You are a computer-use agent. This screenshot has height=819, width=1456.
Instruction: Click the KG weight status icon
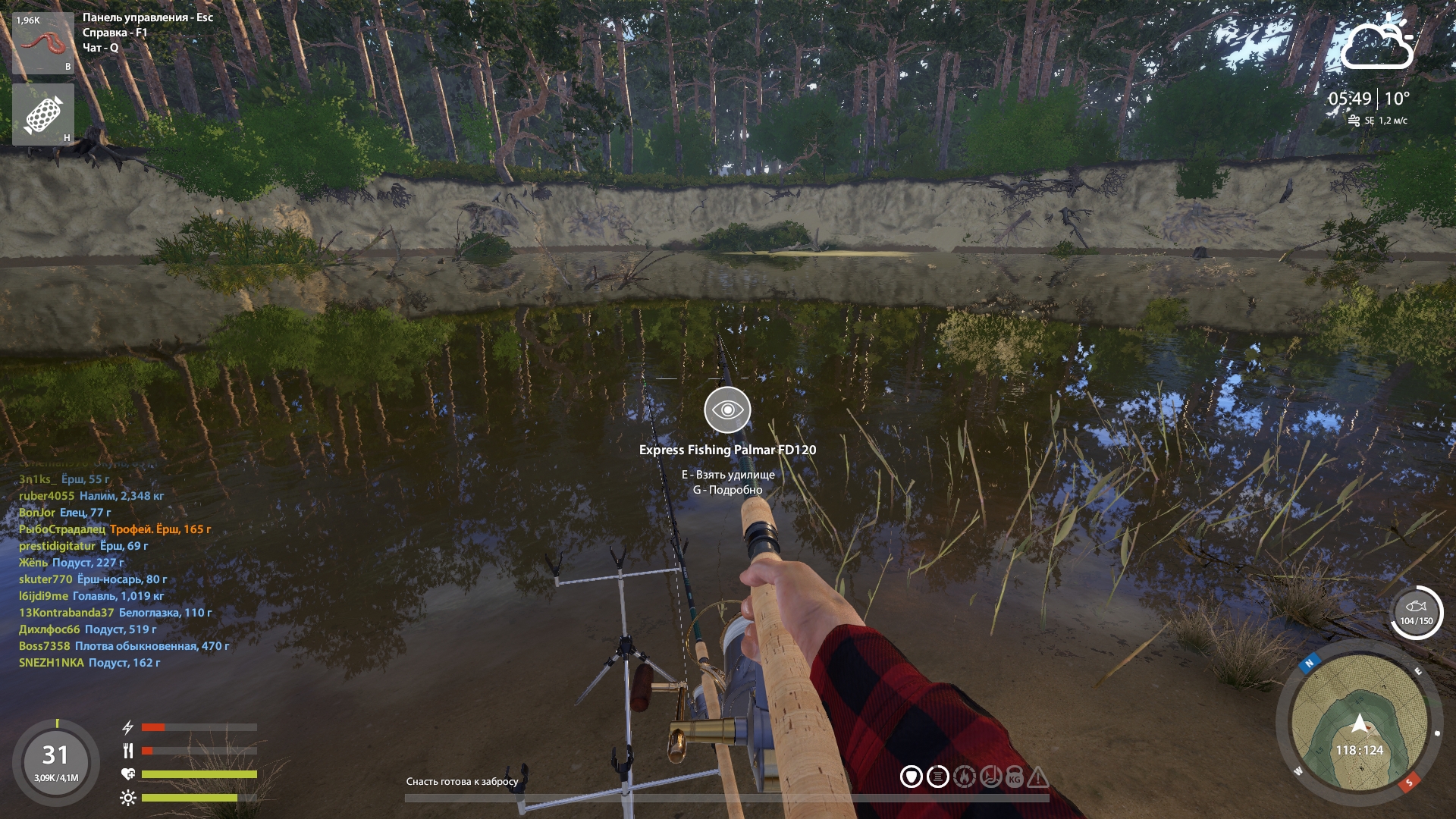[1015, 777]
